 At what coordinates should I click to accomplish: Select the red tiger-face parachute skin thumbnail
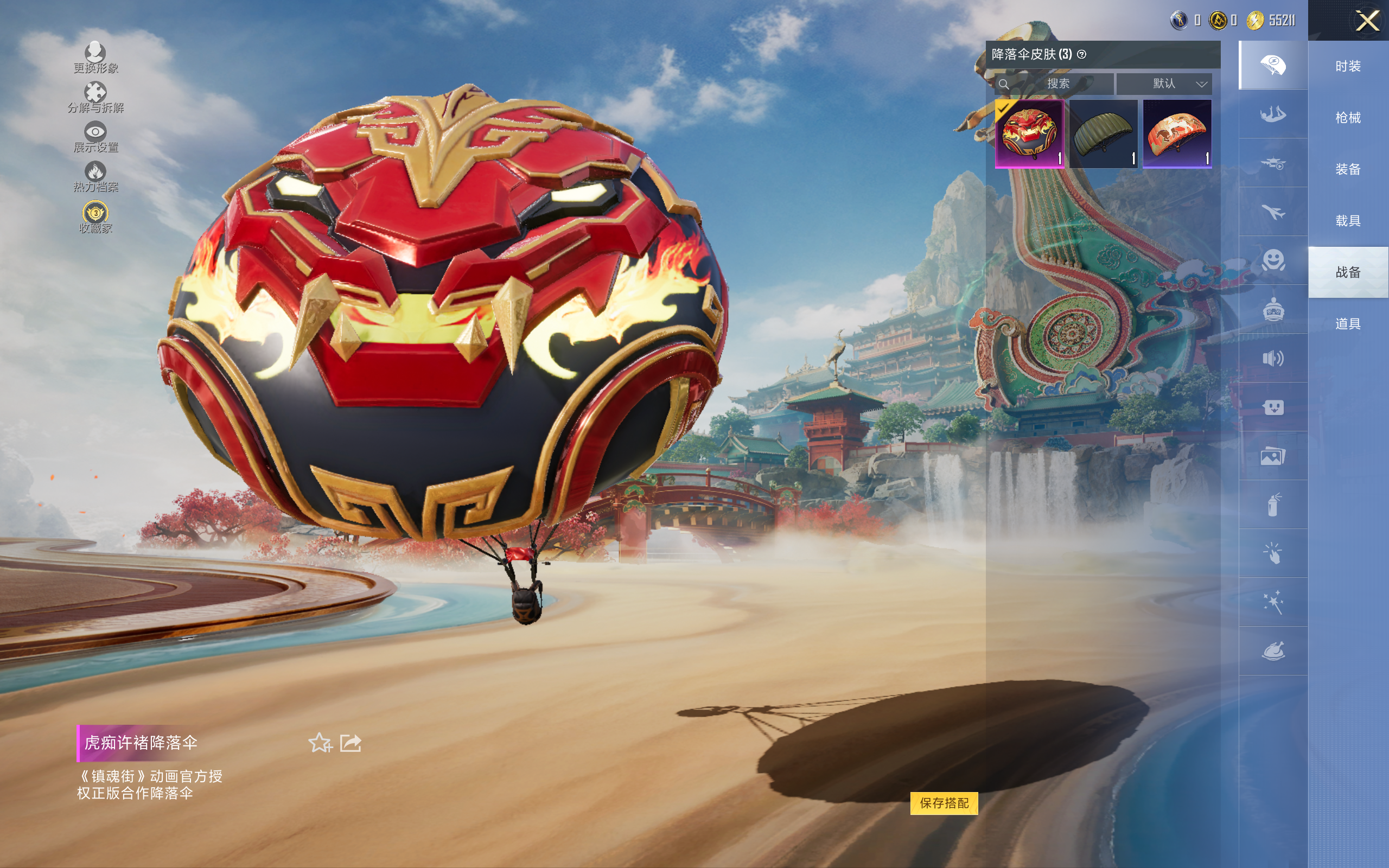click(x=1029, y=133)
